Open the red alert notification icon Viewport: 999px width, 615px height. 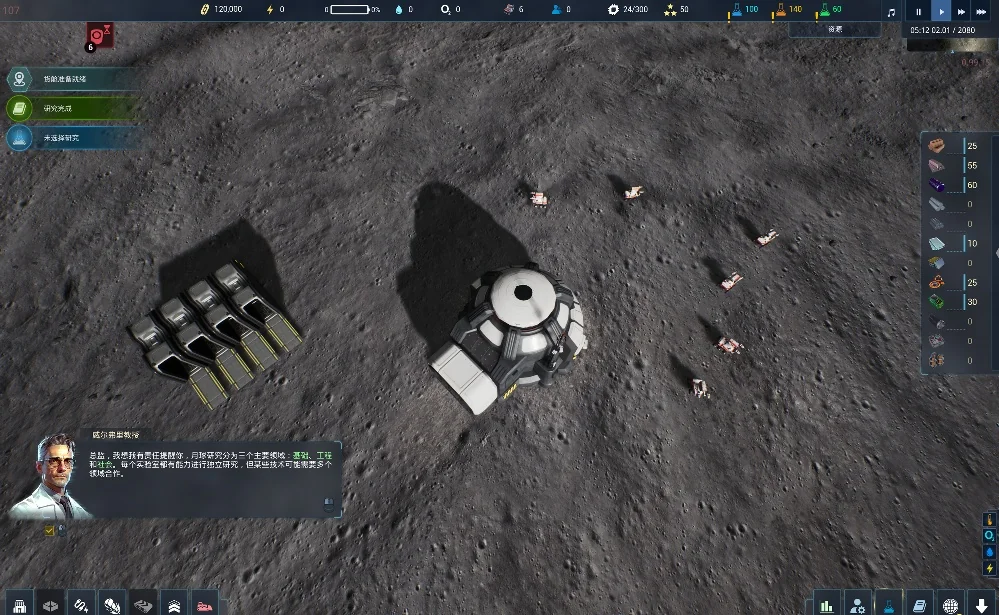tap(100, 36)
